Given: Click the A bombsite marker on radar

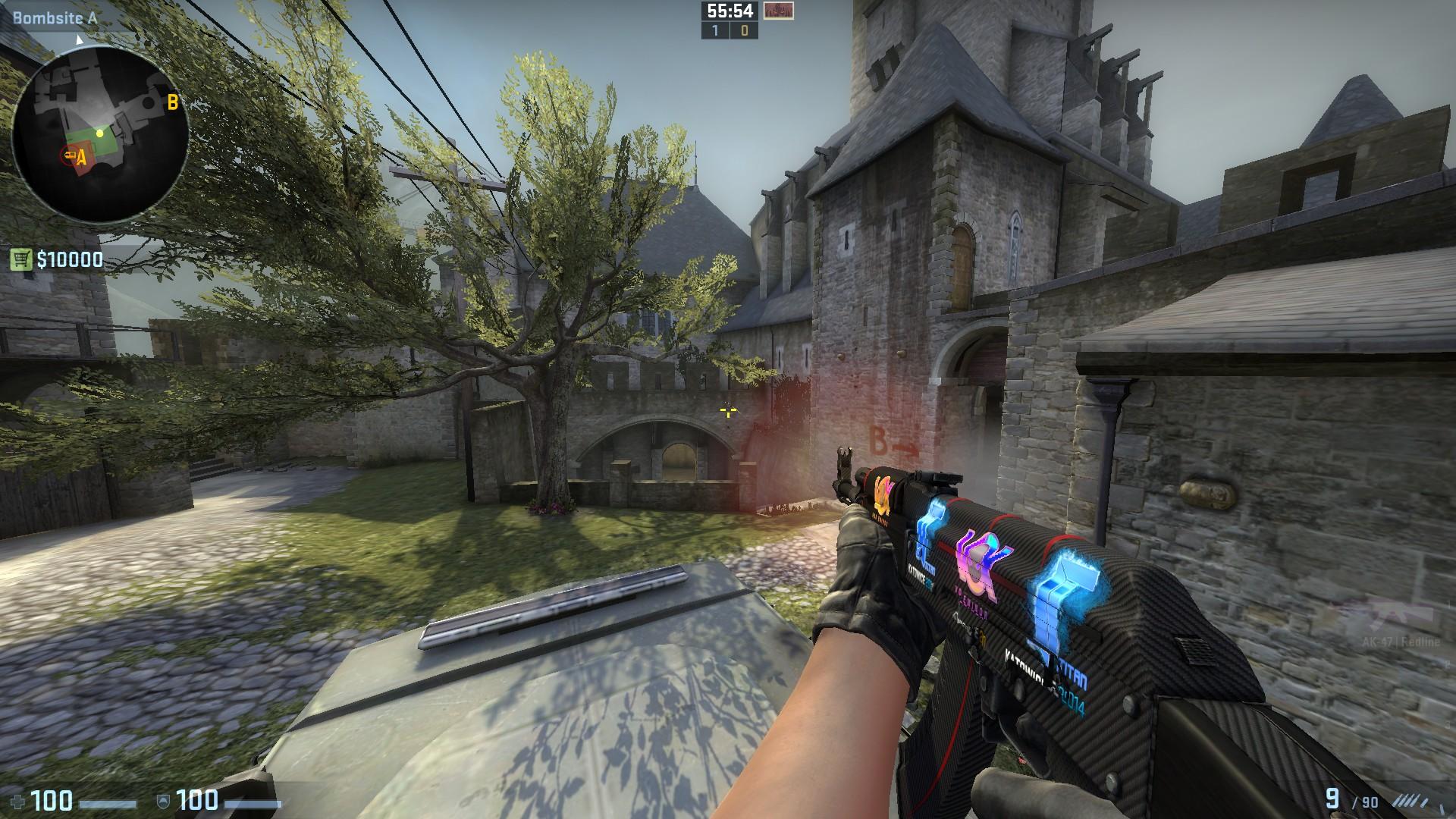Looking at the screenshot, I should (x=81, y=158).
